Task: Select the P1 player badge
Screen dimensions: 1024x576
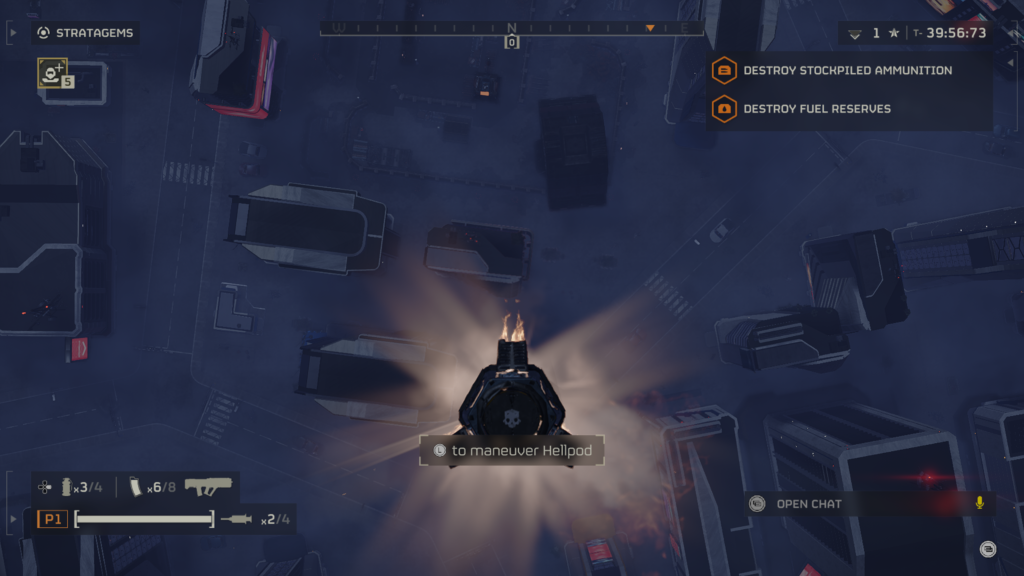Action: (x=52, y=519)
